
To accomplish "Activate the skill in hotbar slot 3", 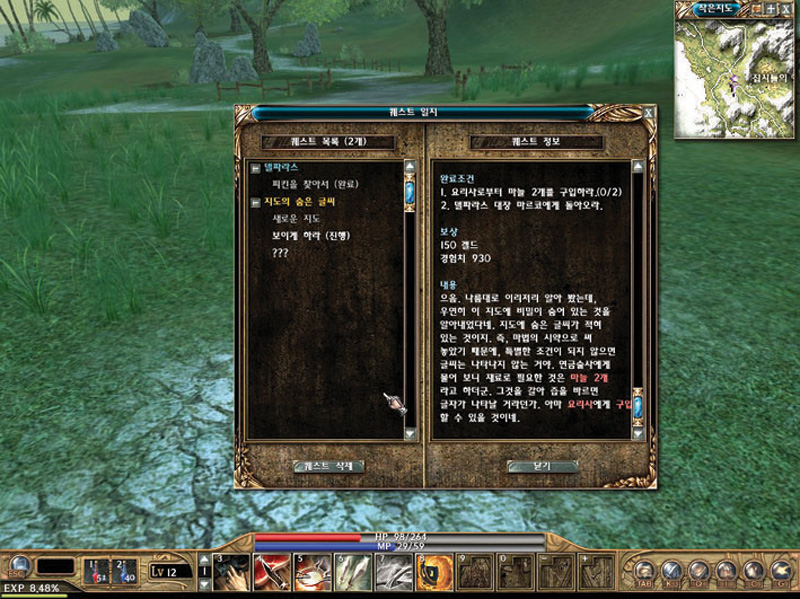I will coord(231,573).
